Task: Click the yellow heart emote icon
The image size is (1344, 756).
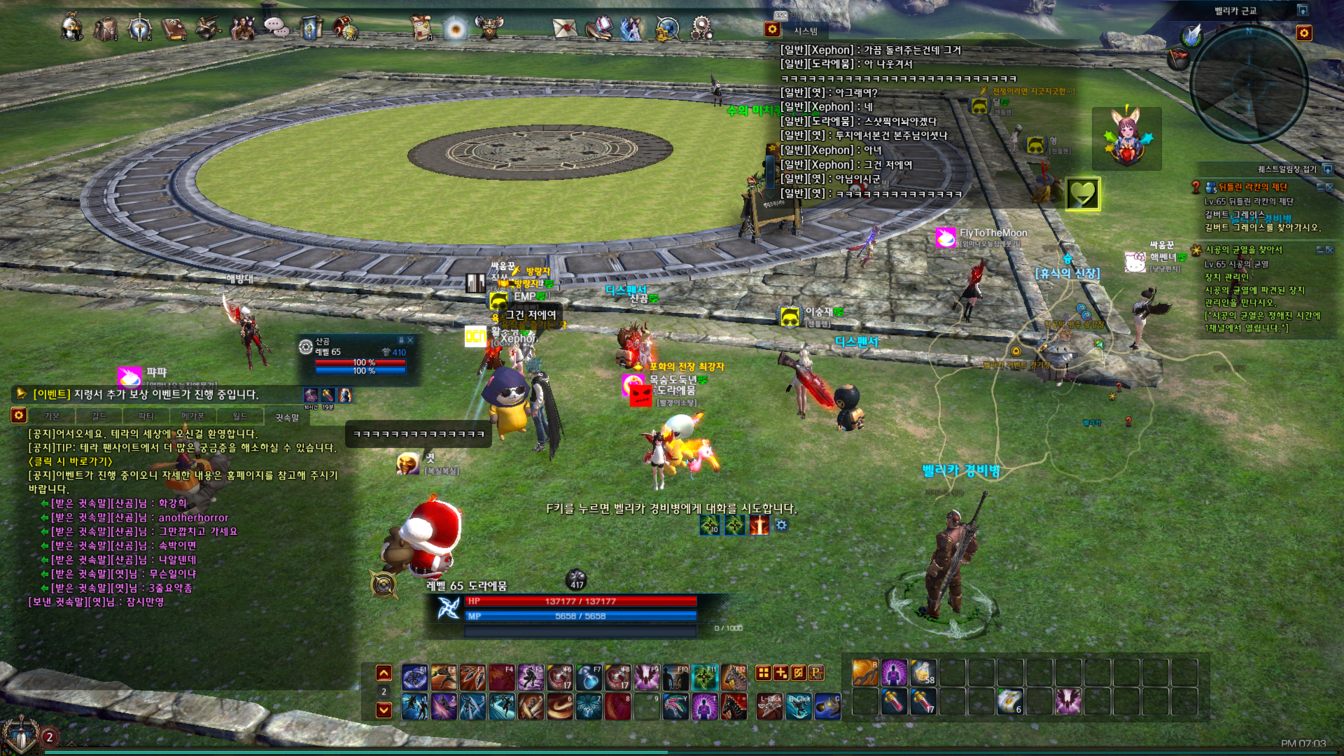Action: [1082, 193]
